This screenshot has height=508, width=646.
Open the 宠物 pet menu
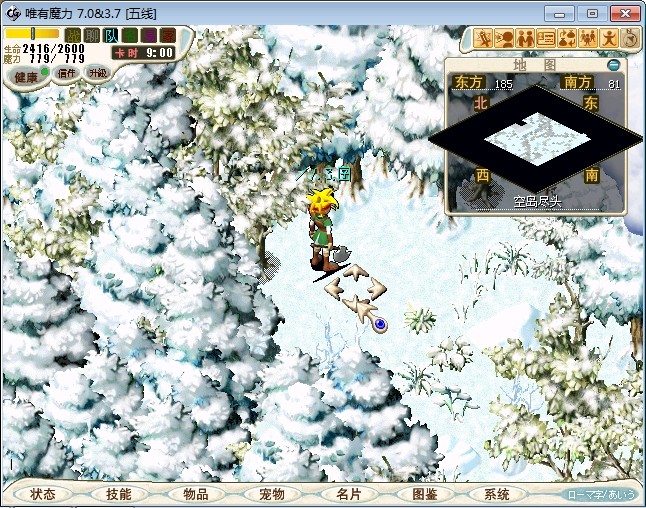(x=271, y=494)
